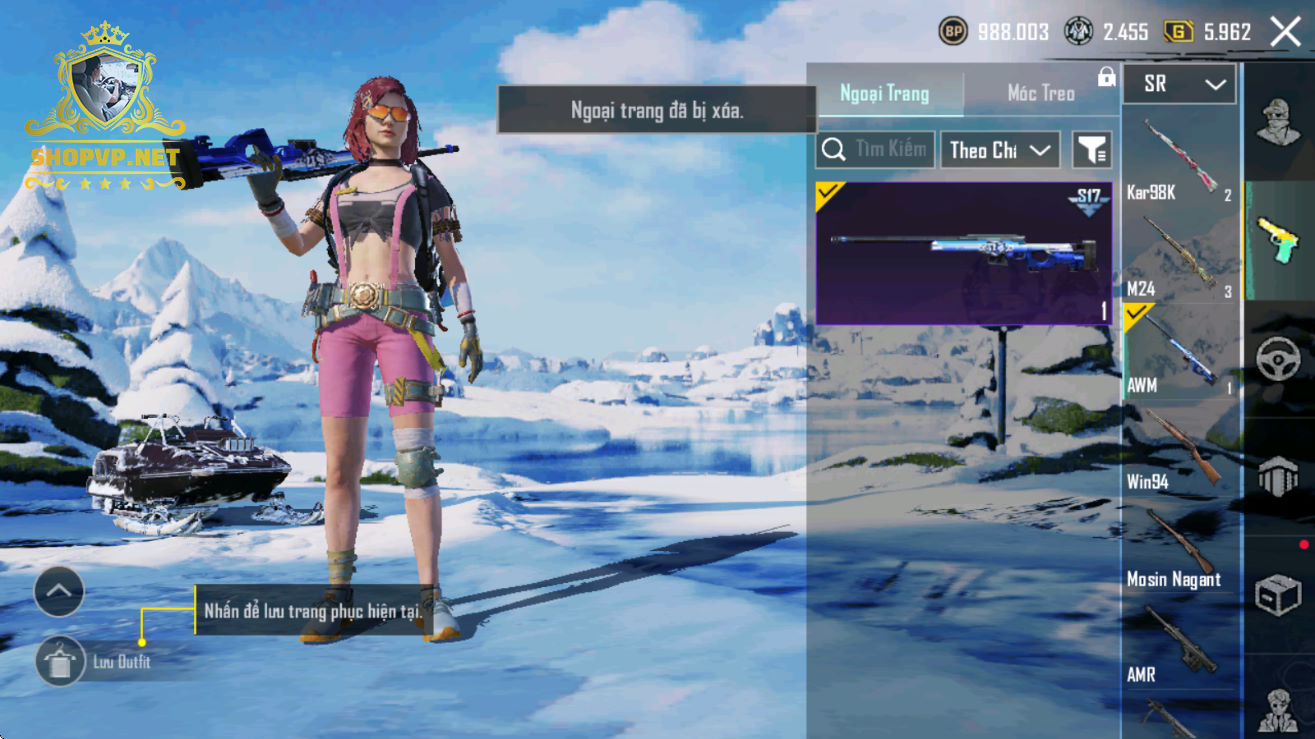1315x739 pixels.
Task: Open the character outfit category
Action: 1279,121
